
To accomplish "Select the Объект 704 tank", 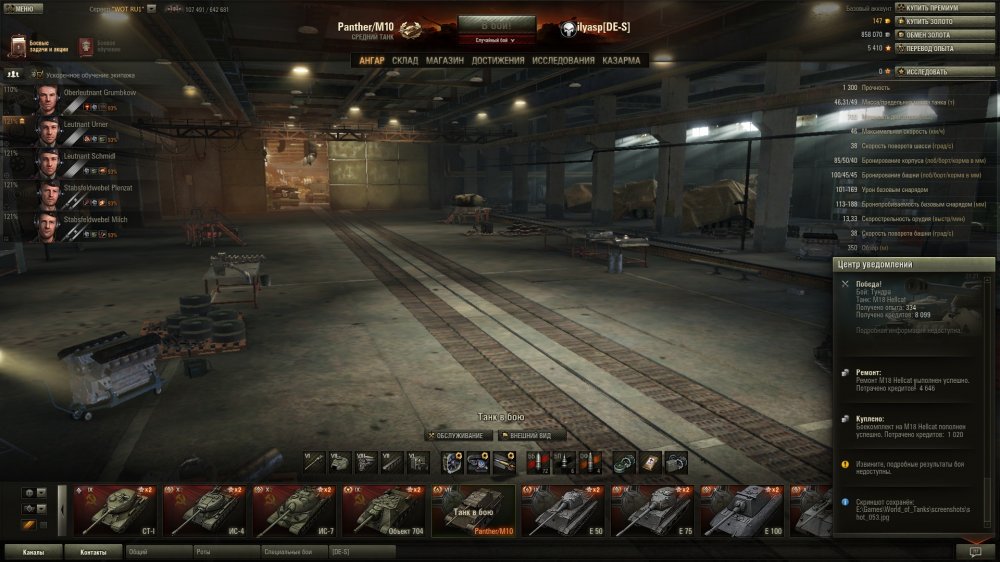I will 385,510.
